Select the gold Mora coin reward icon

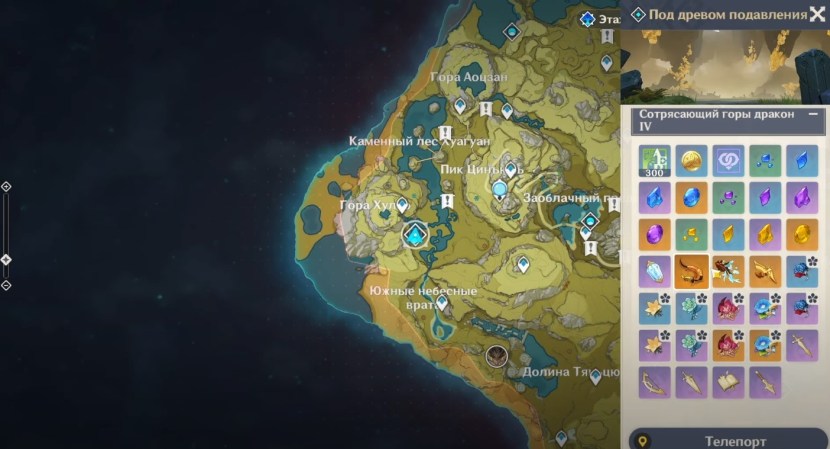pyautogui.click(x=691, y=161)
